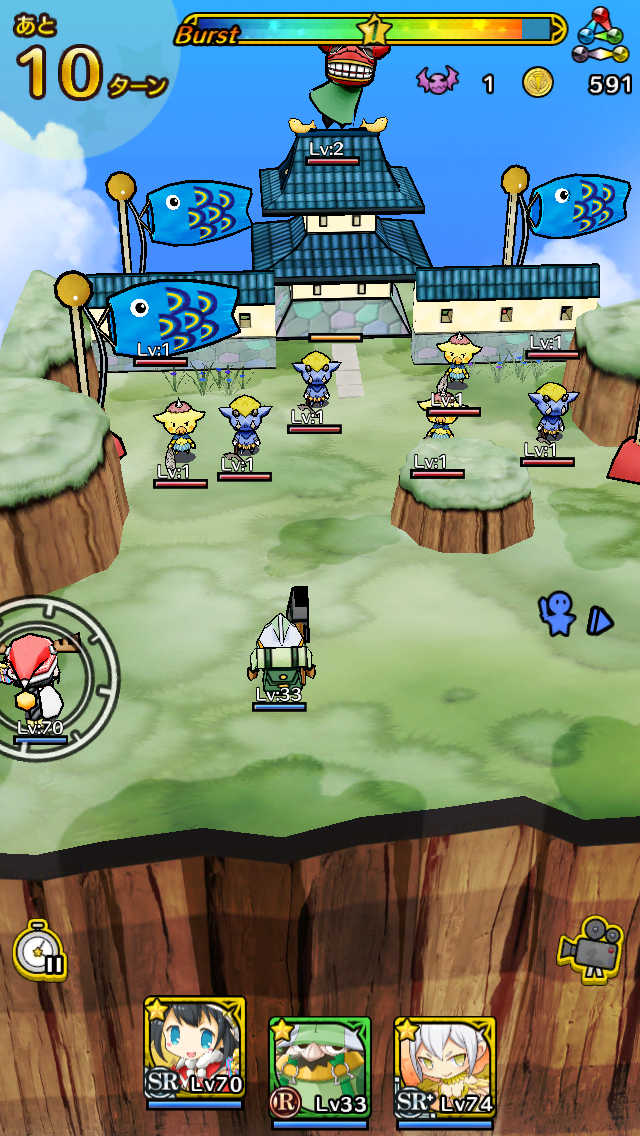Screen dimensions: 640x1136
Task: Activate the blue figure auto-play button
Action: (574, 616)
